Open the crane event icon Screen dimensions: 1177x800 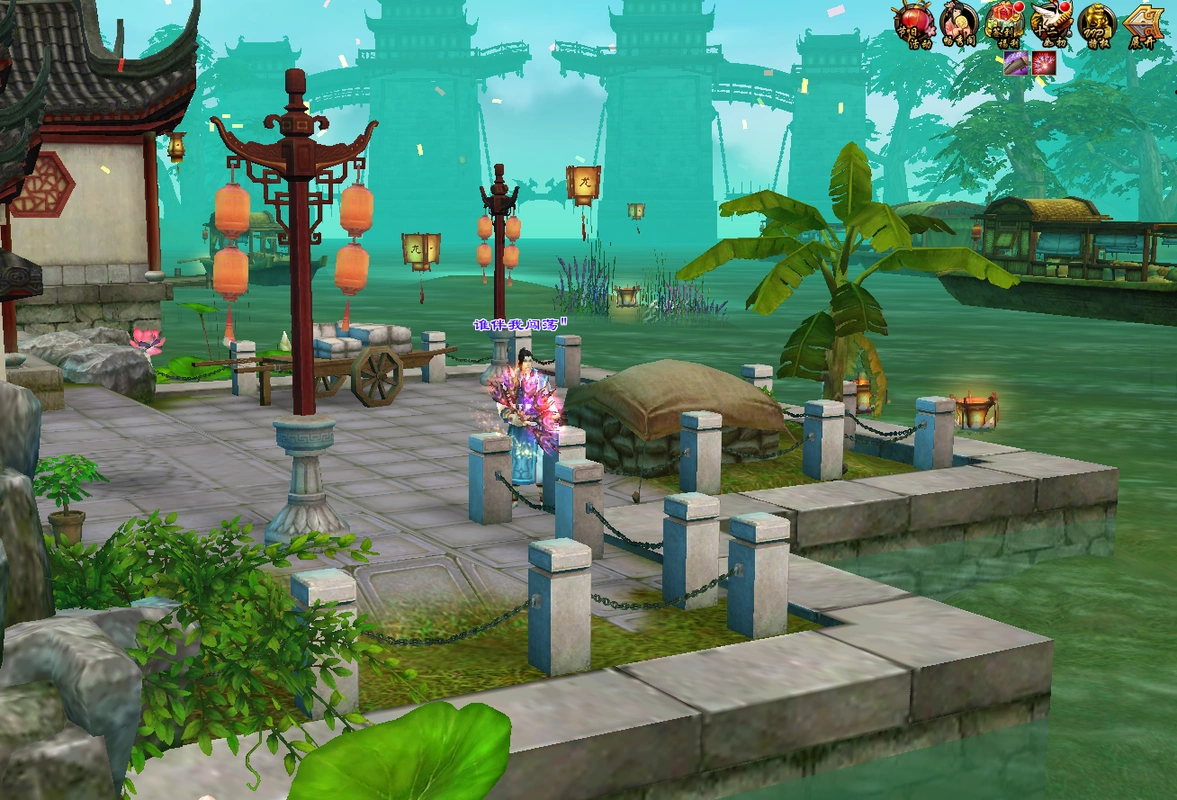click(x=1051, y=22)
